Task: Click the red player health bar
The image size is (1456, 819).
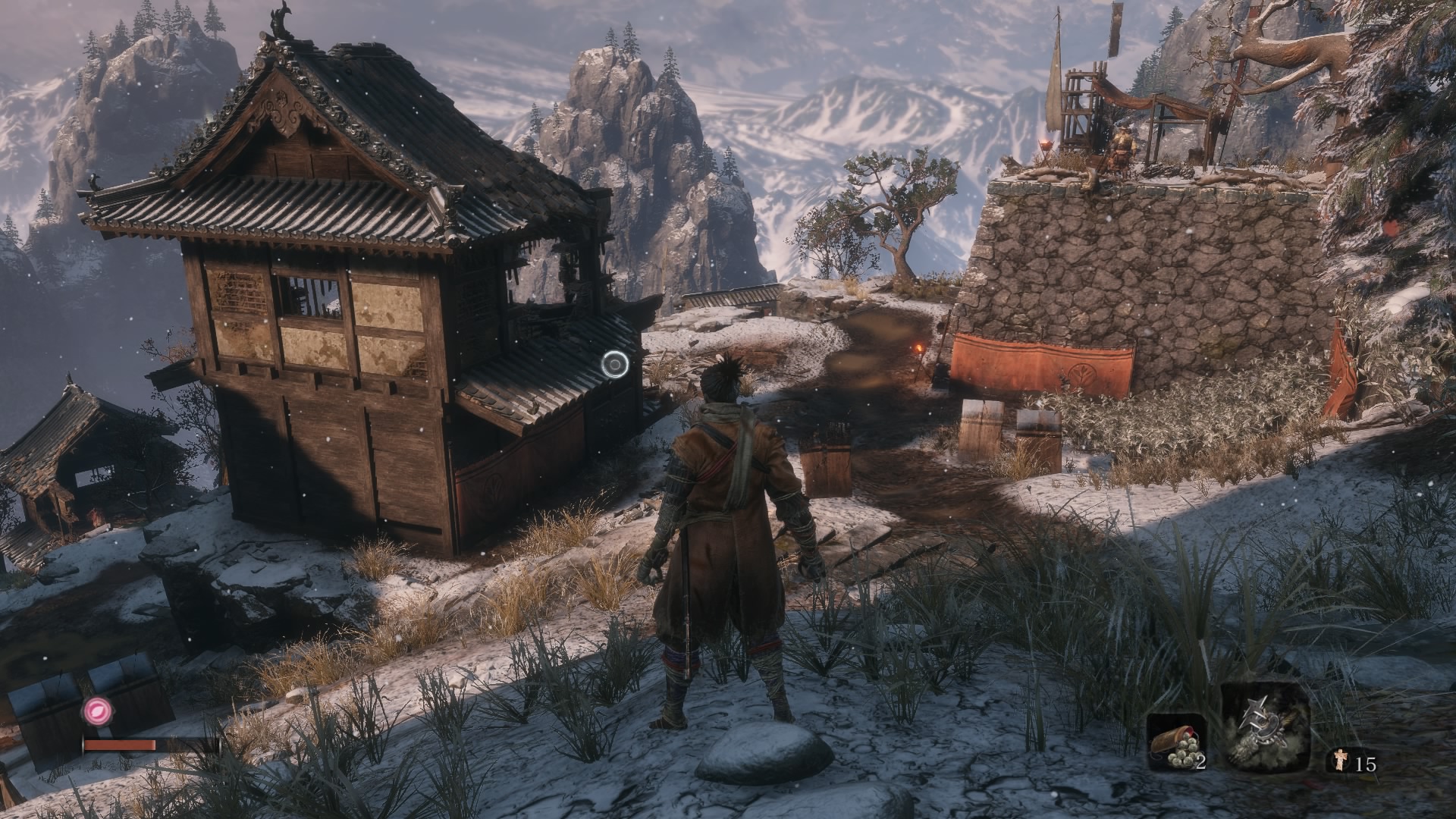Action: pos(120,745)
